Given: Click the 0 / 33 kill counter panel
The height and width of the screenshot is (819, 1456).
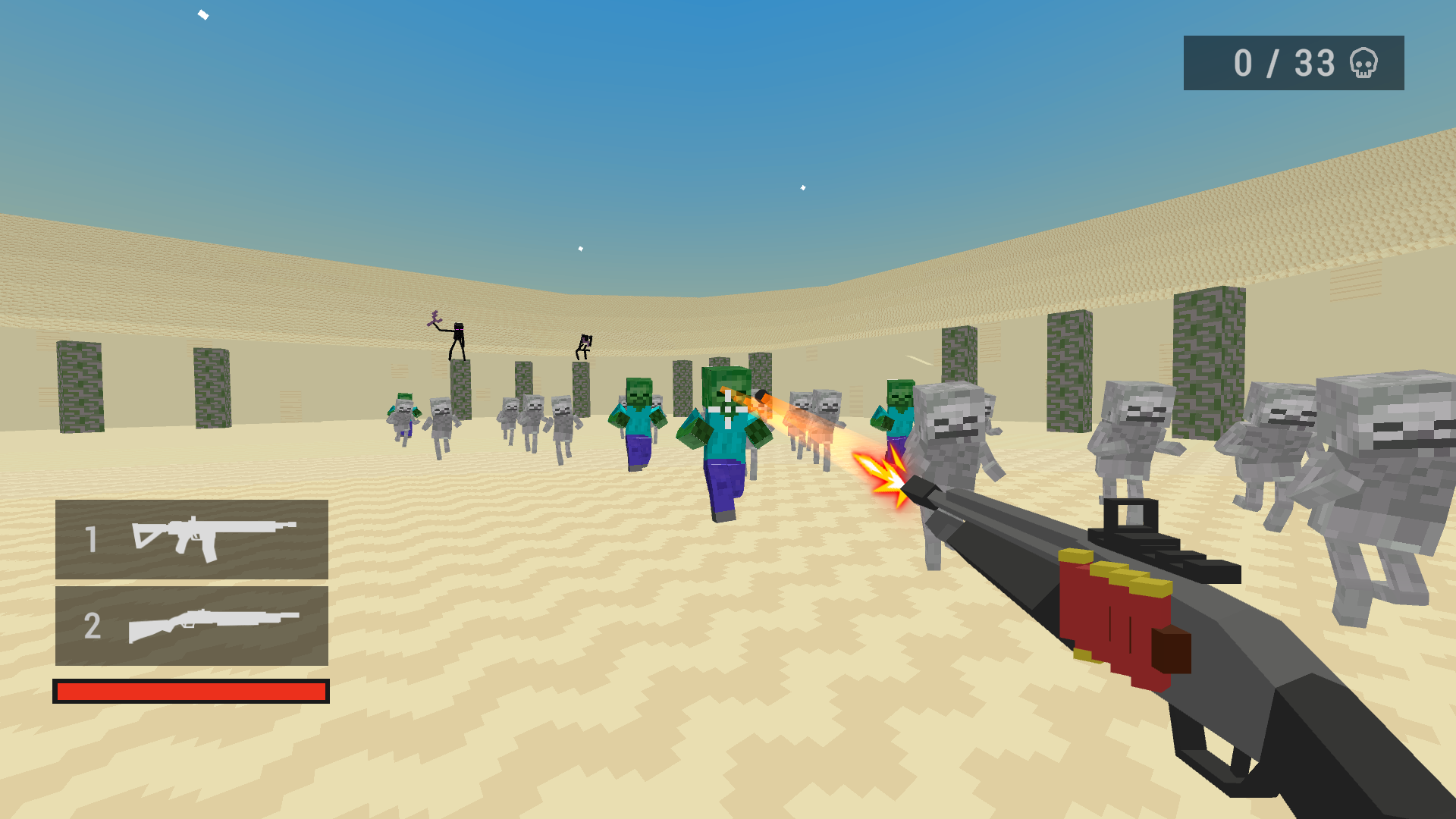Looking at the screenshot, I should pyautogui.click(x=1293, y=62).
